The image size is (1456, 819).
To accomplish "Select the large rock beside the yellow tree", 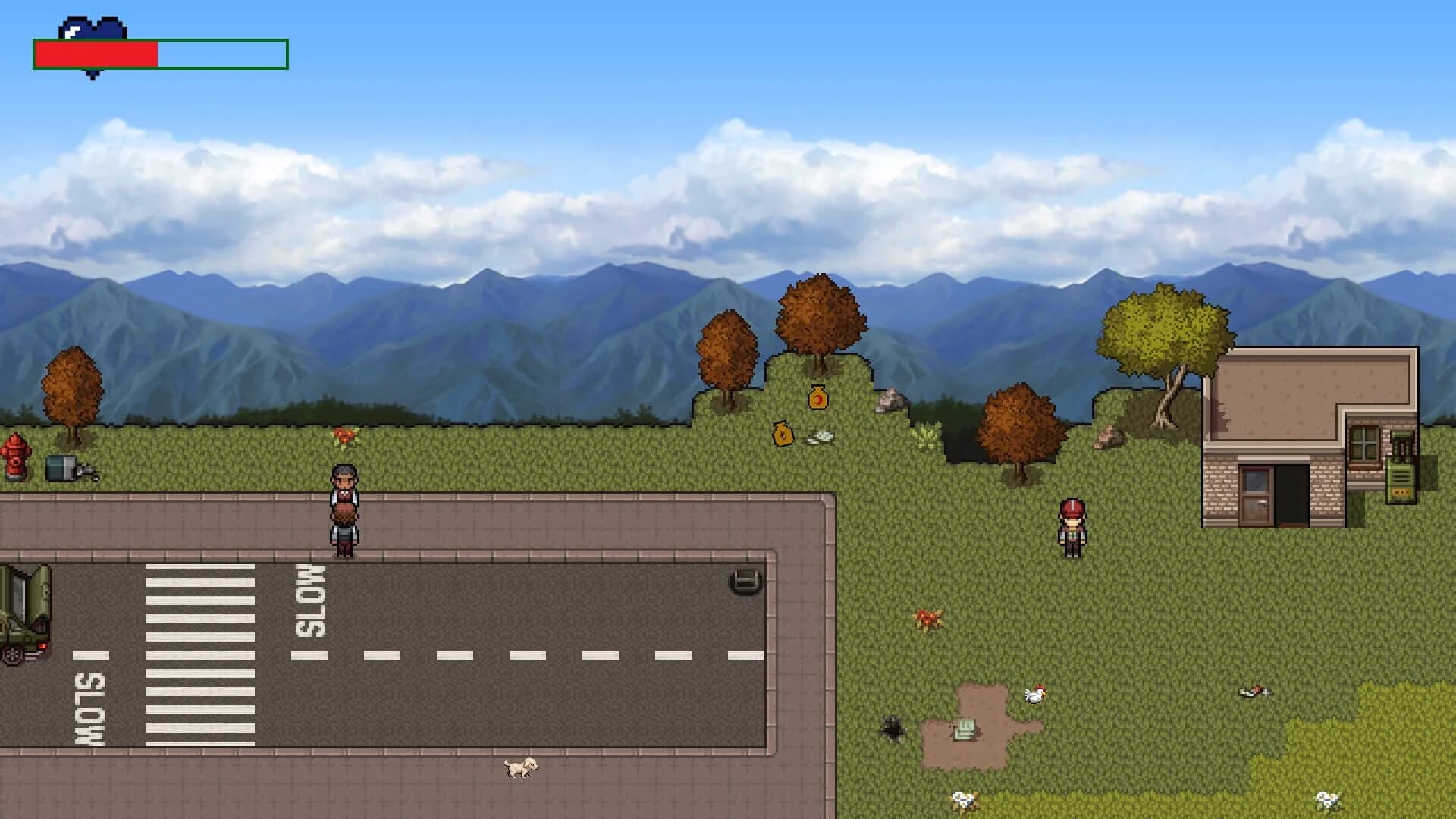I will [1109, 438].
